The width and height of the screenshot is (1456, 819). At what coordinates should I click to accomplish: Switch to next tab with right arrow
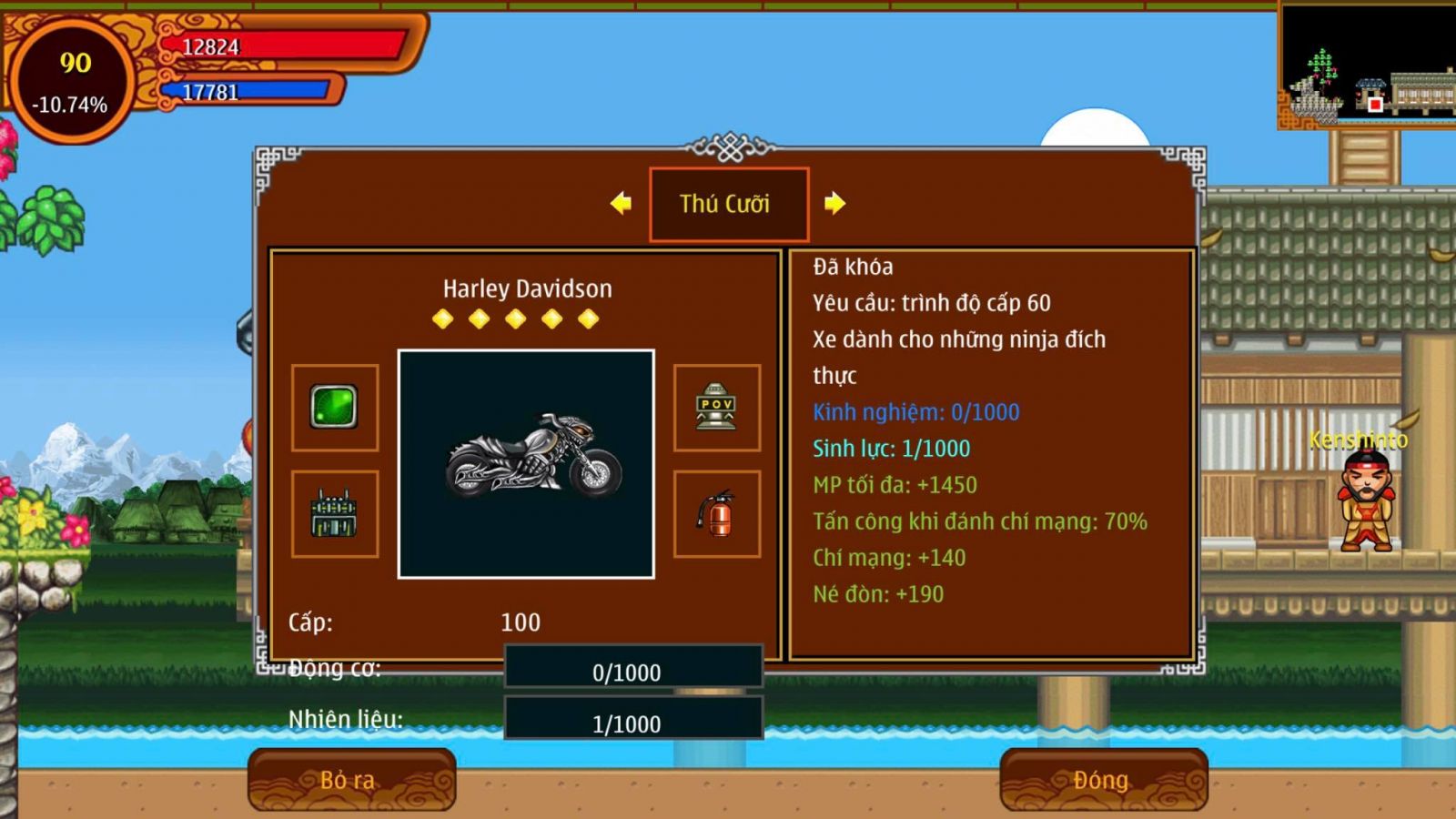(x=834, y=203)
